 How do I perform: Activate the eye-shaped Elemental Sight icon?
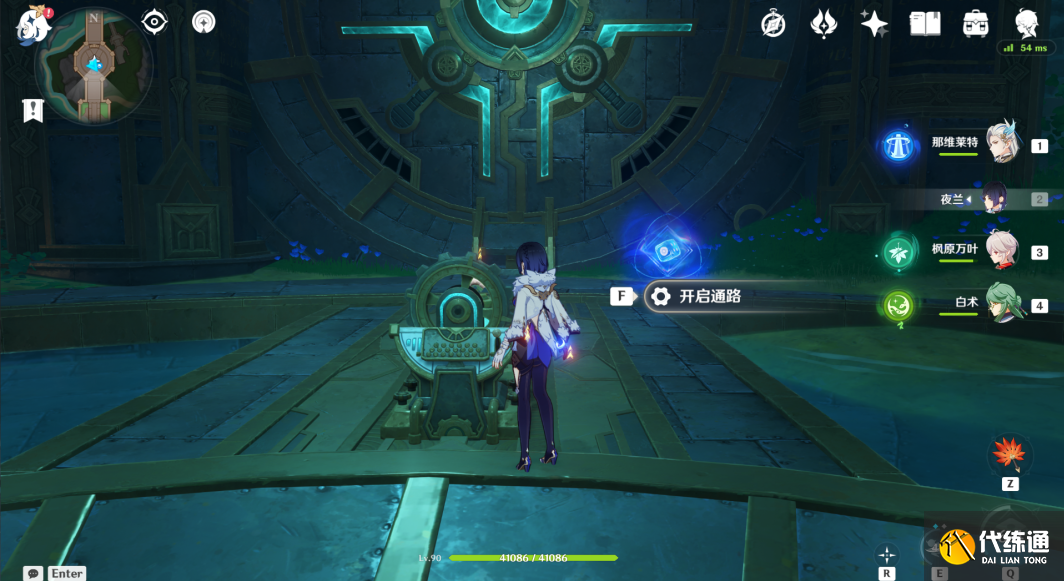[x=155, y=22]
